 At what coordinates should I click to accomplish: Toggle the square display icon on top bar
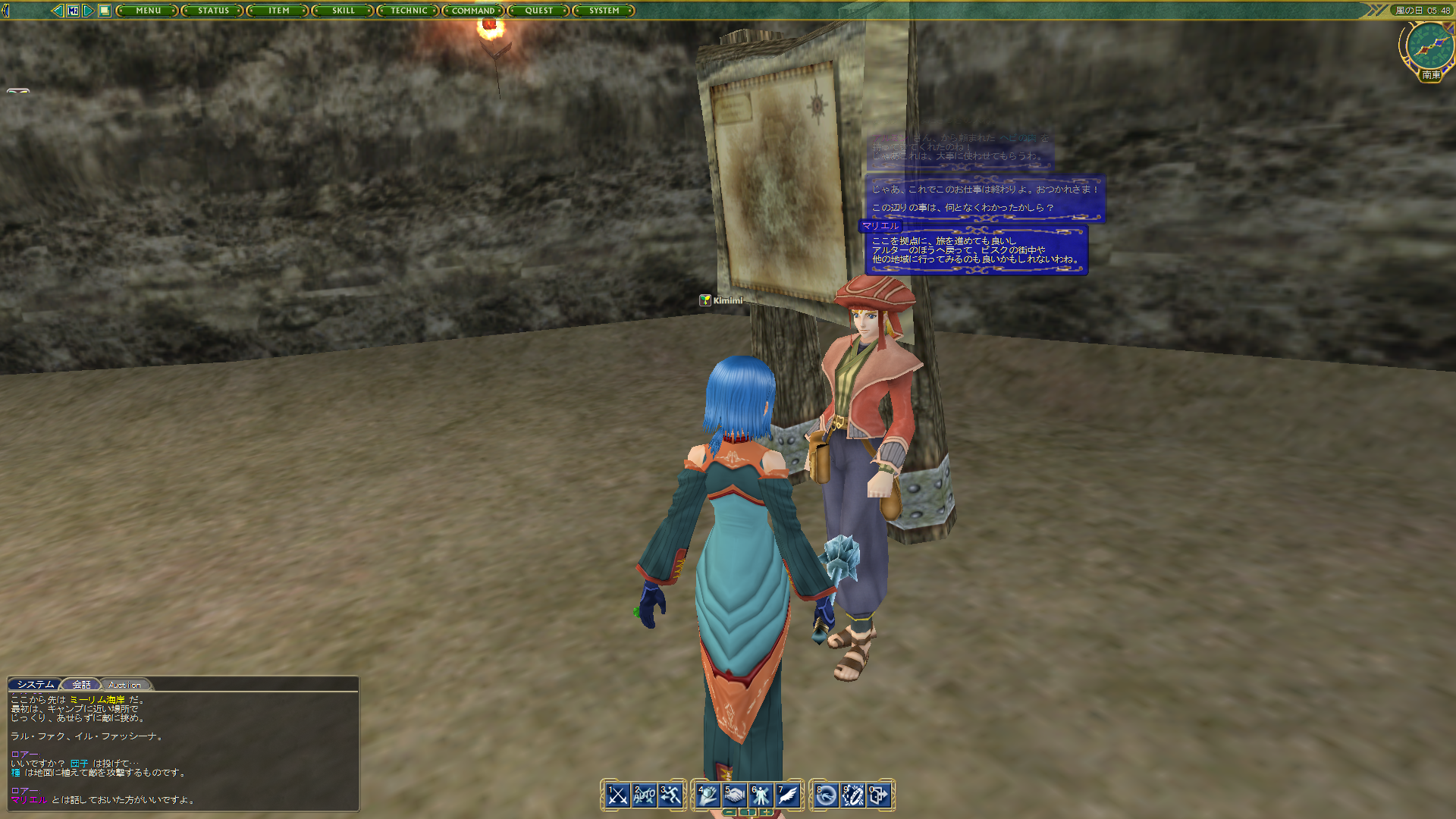tap(104, 10)
